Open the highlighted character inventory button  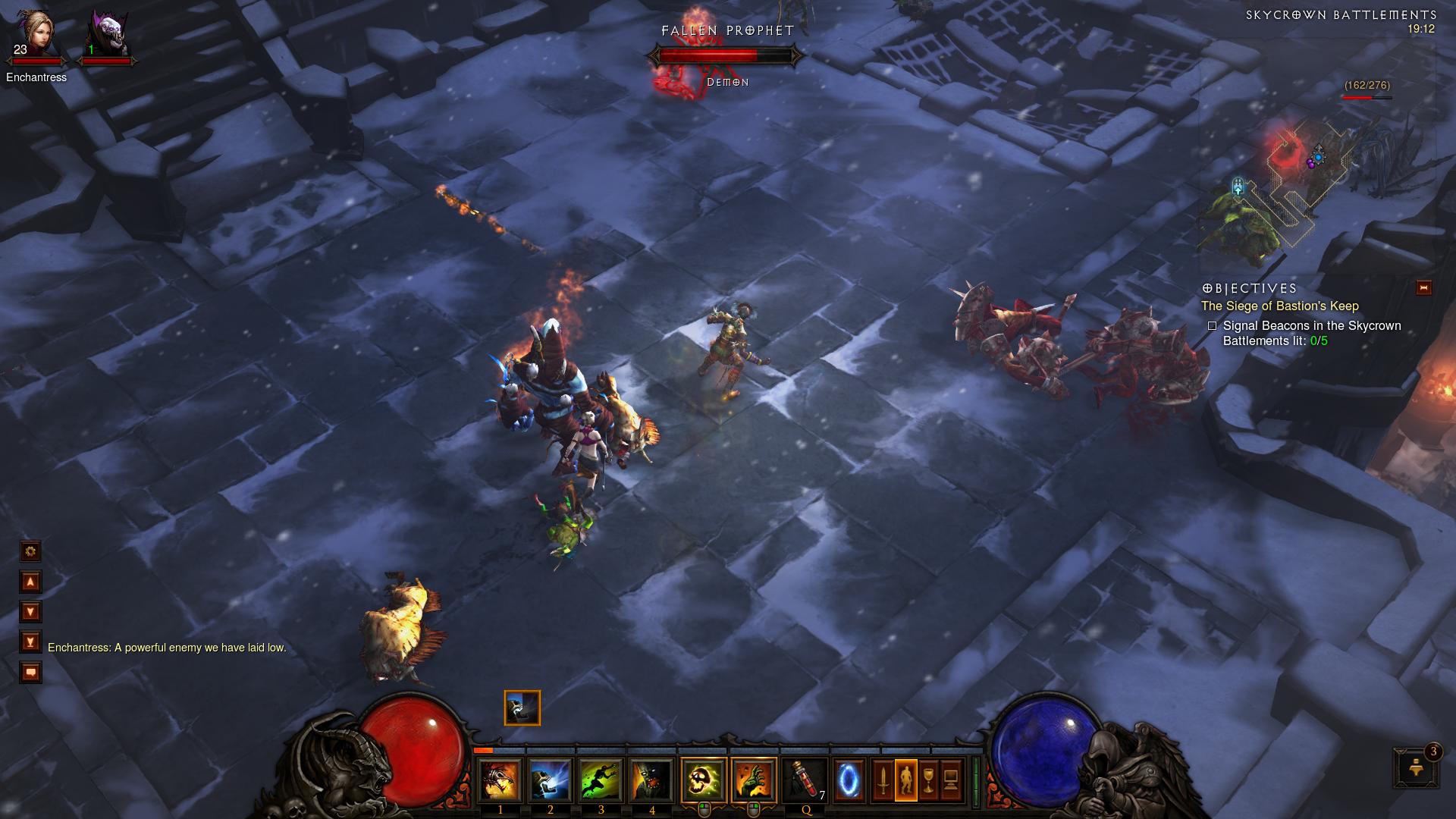click(x=905, y=780)
